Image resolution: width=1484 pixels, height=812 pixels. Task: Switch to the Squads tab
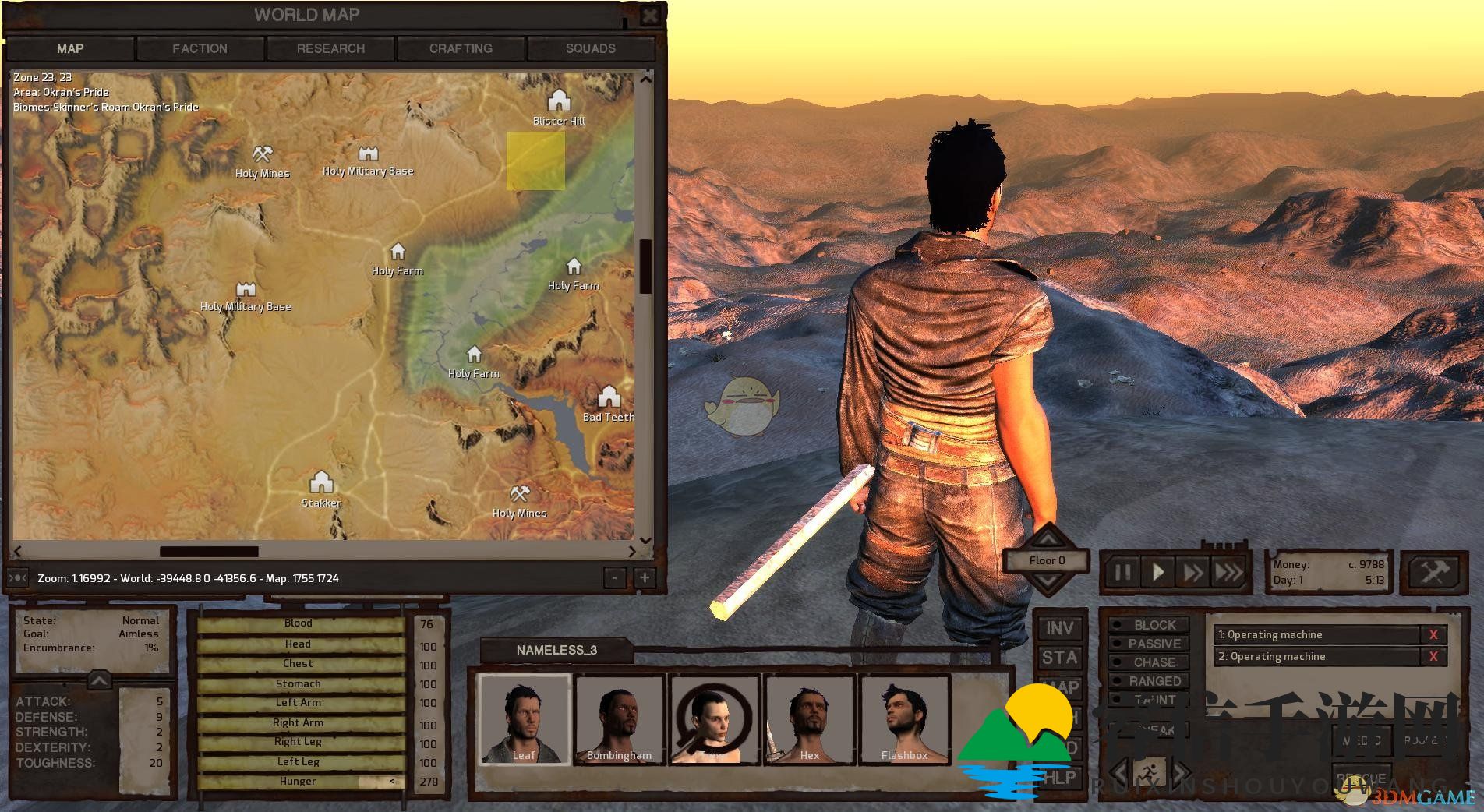591,48
